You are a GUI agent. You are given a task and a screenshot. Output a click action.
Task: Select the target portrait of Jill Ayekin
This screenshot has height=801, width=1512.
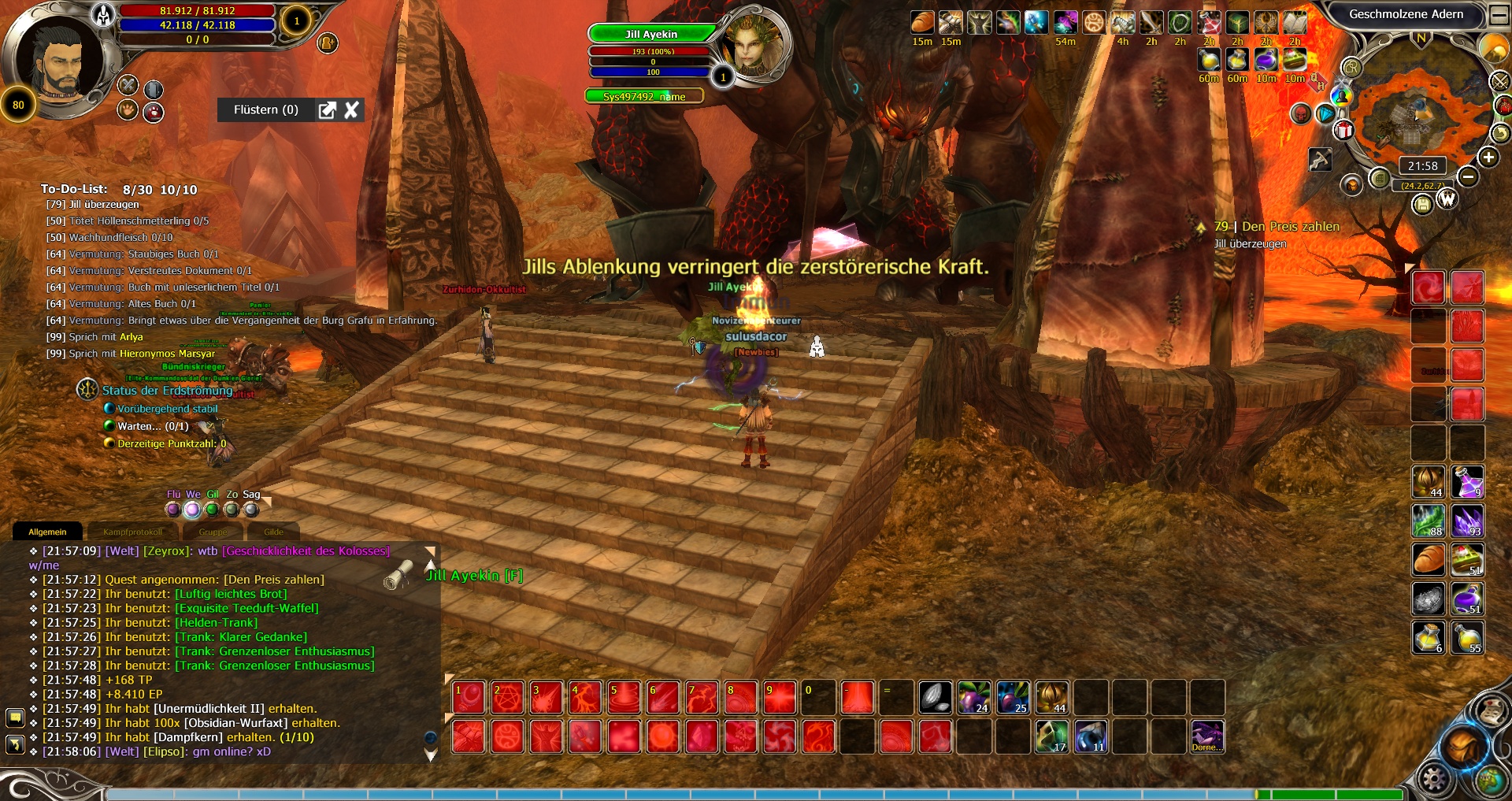753,45
